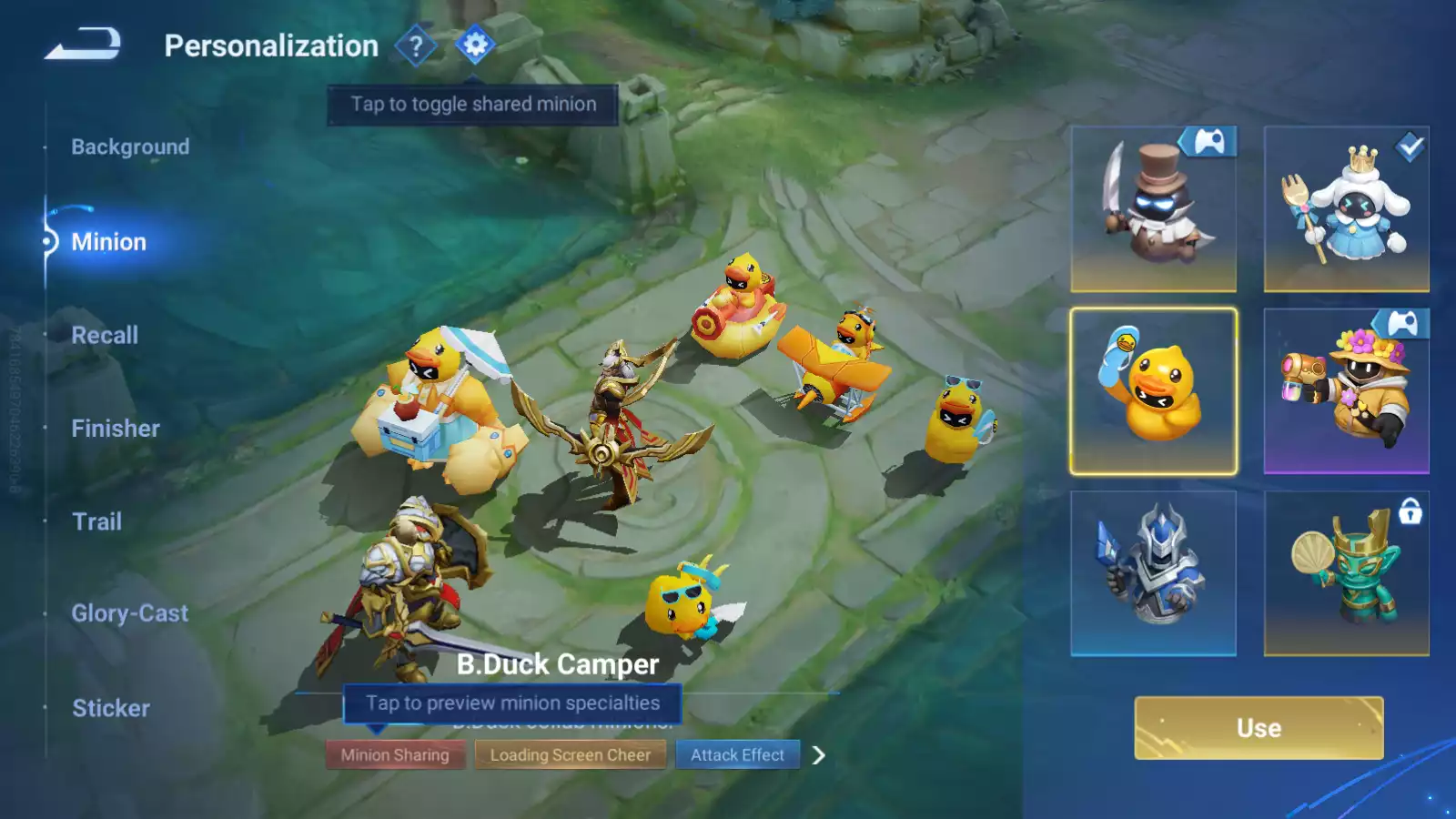Preview the Loading Screen Cheer specialty

tap(571, 754)
